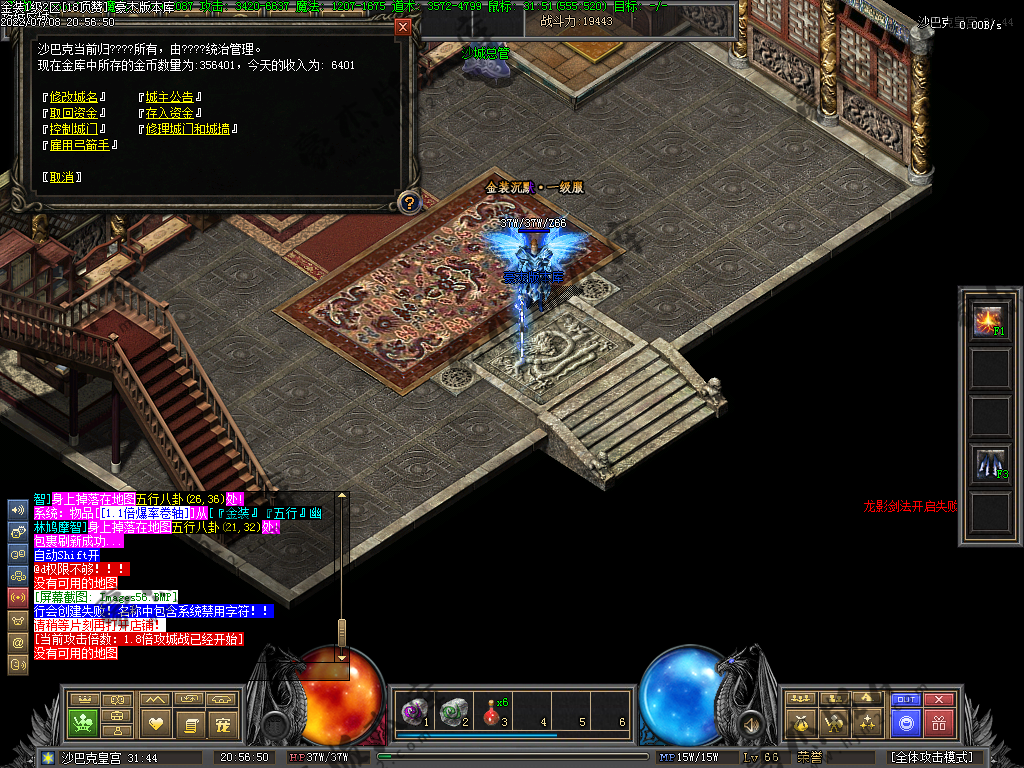
Task: Select the purple gem in belt slot 1
Action: pos(412,711)
